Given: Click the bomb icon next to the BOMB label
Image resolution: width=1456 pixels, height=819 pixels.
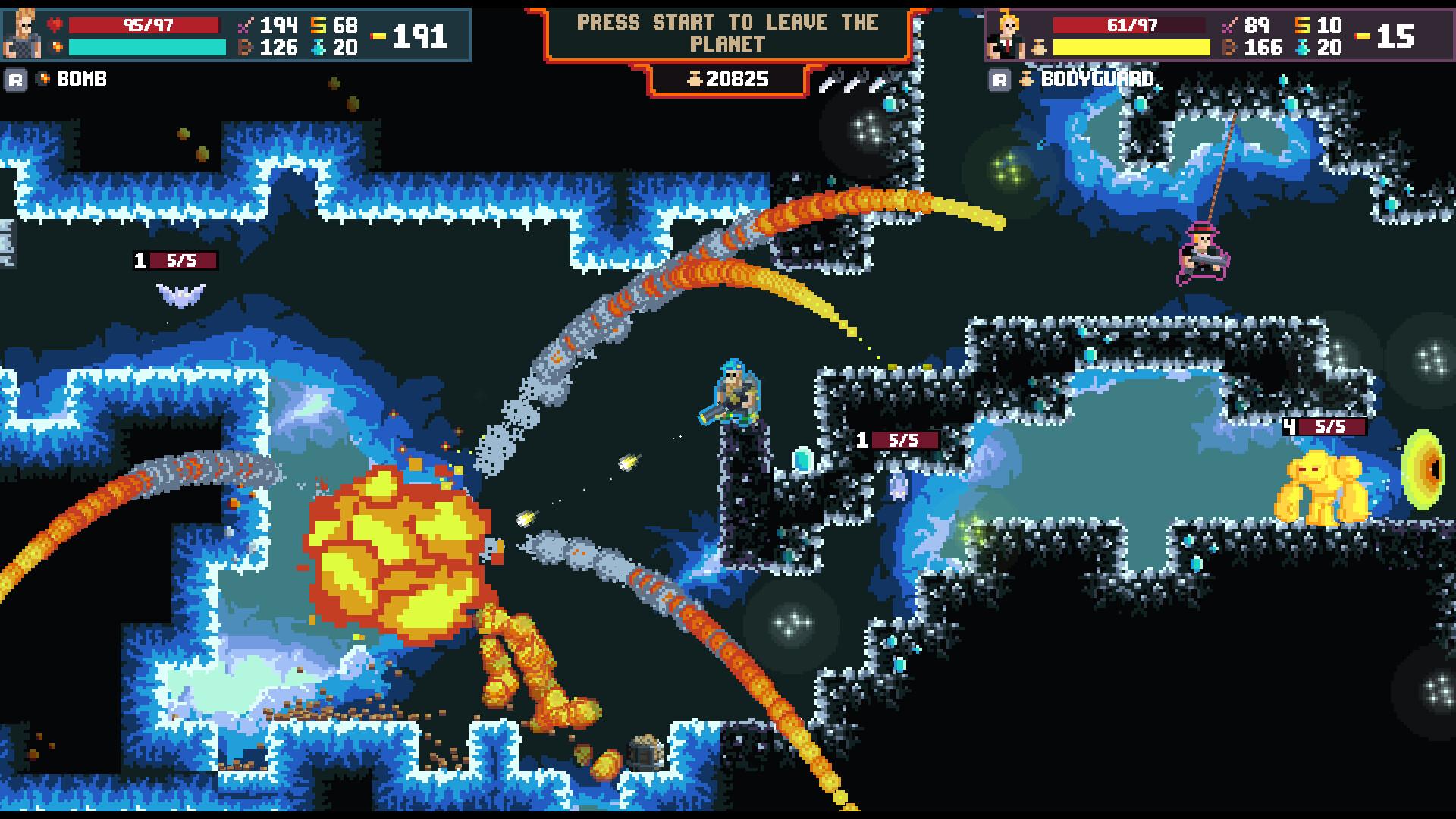Looking at the screenshot, I should (x=42, y=78).
